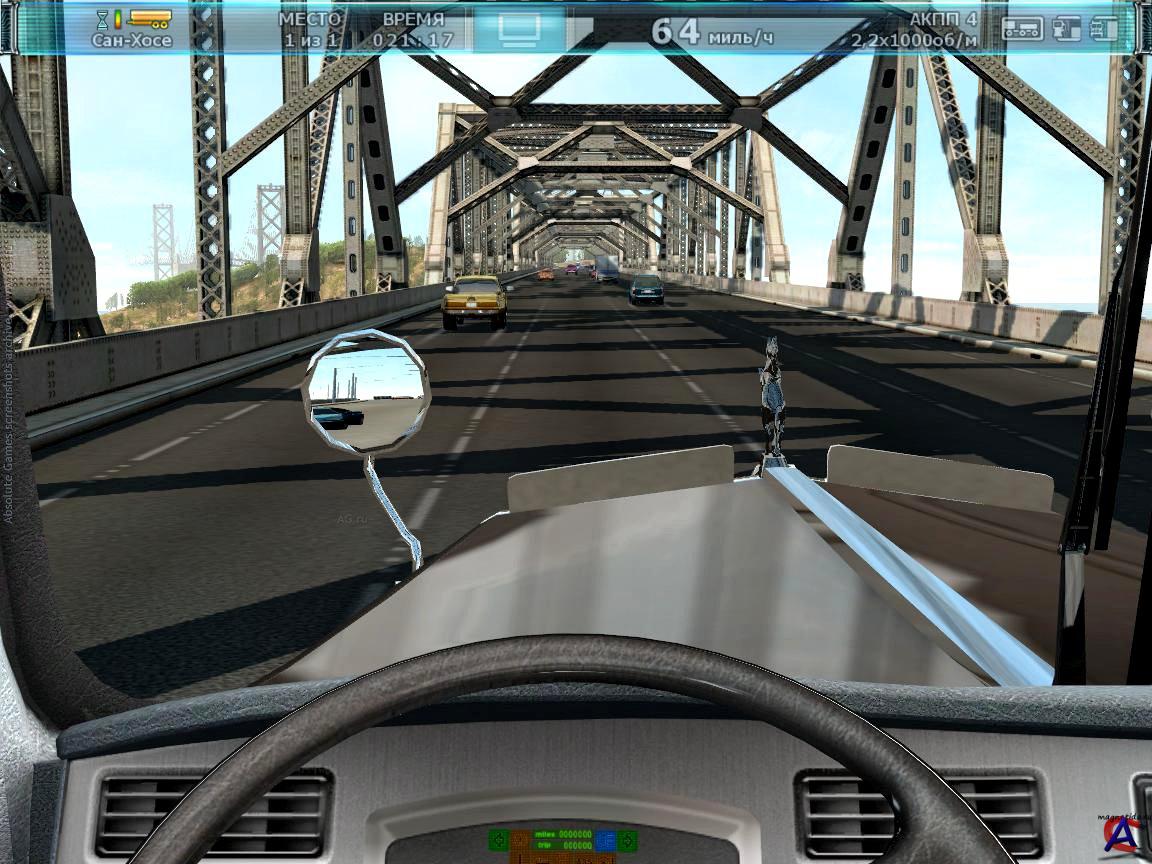Image resolution: width=1152 pixels, height=864 pixels.
Task: Select the fuel pump icon
Action: tap(1067, 28)
